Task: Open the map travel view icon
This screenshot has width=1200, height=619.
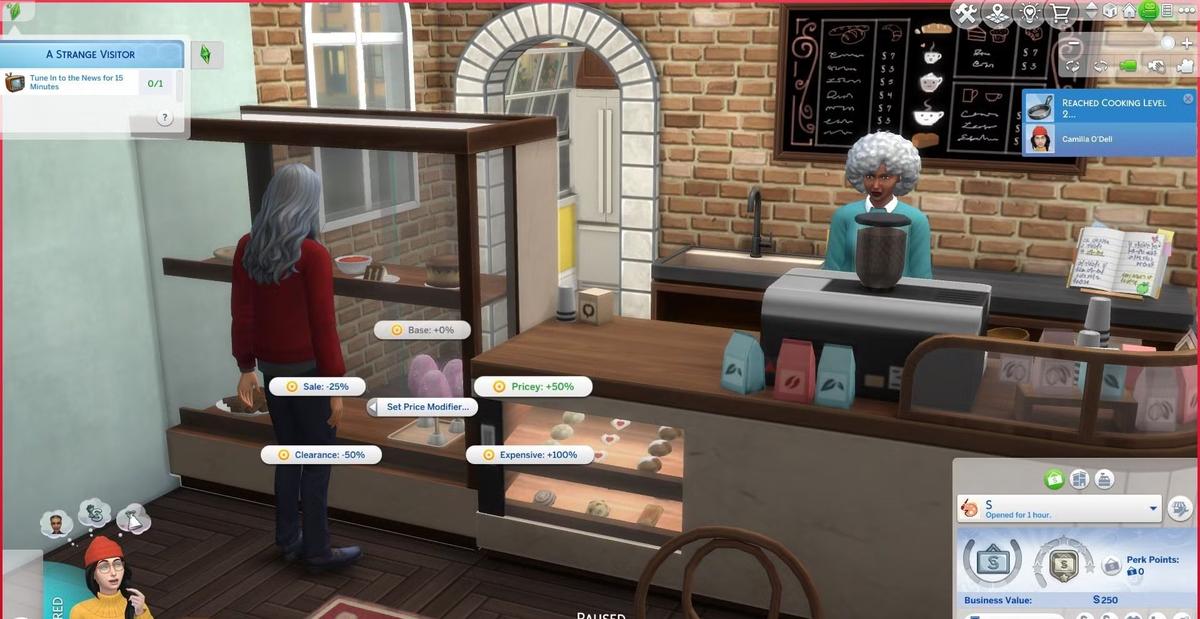Action: pyautogui.click(x=996, y=12)
